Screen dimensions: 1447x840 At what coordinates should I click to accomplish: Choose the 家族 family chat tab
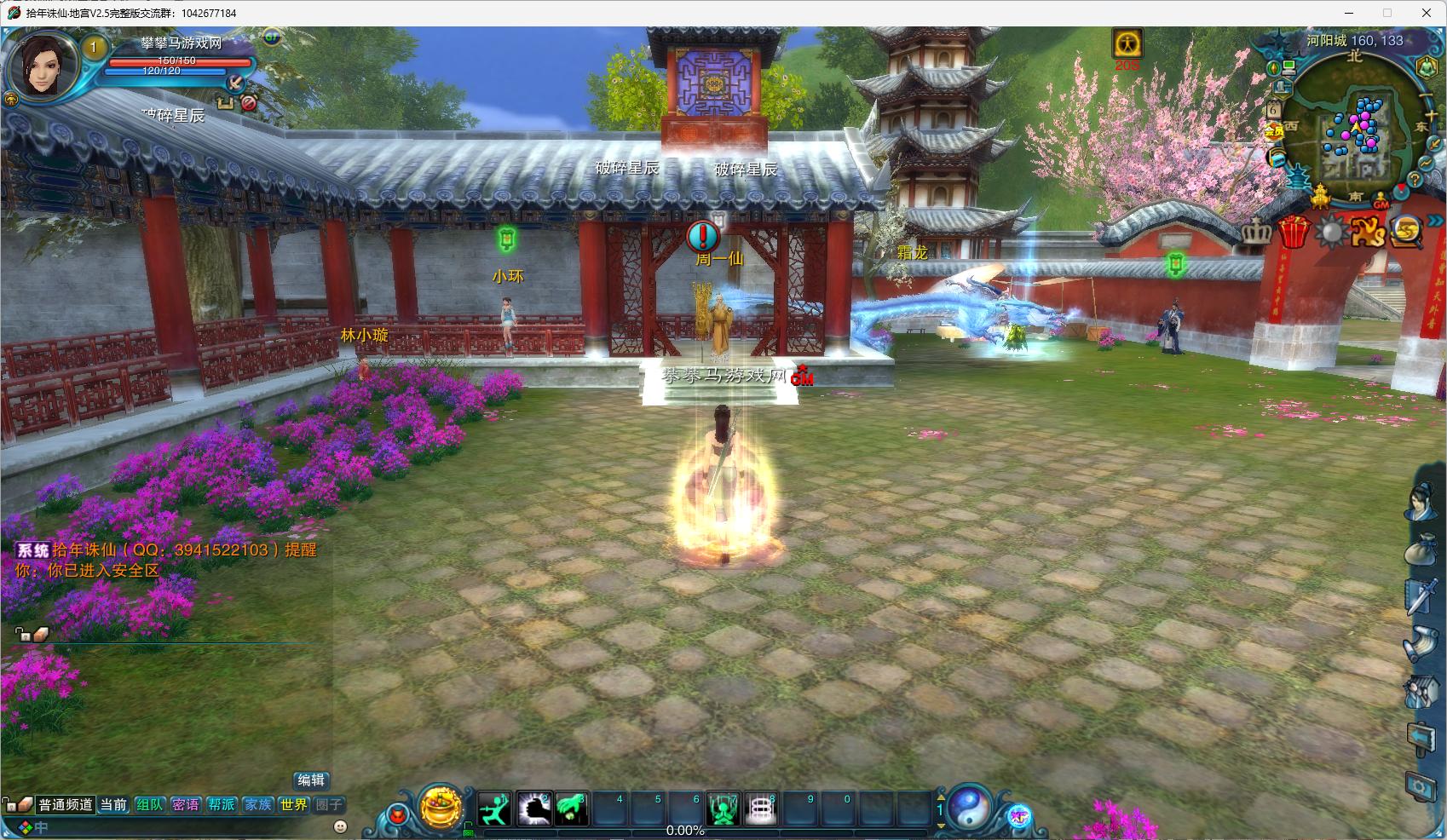point(257,805)
